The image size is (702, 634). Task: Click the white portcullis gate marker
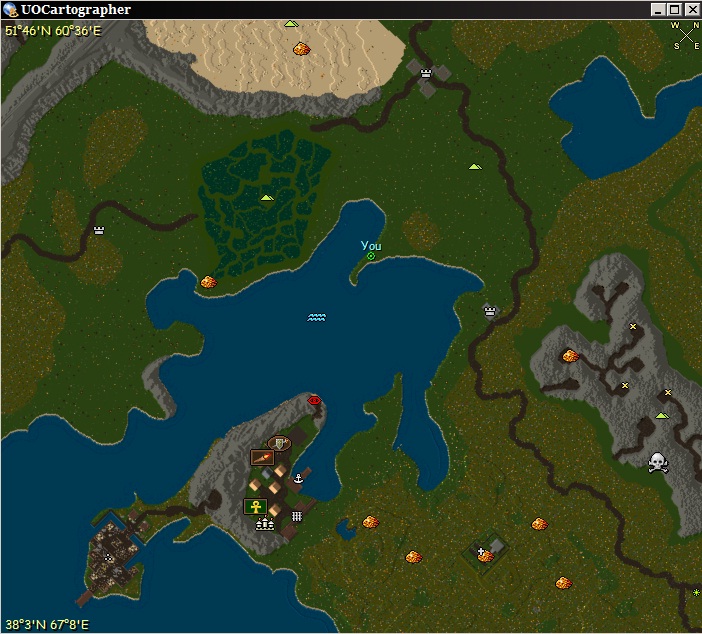coord(297,516)
